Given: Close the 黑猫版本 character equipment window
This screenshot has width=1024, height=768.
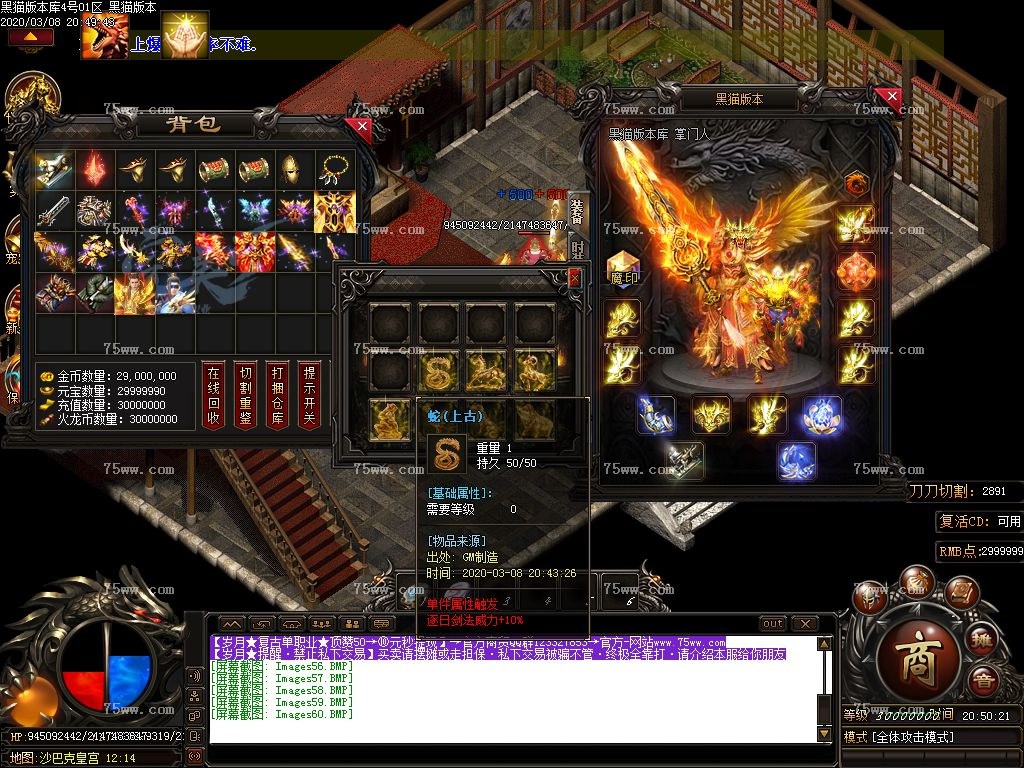Looking at the screenshot, I should (x=887, y=97).
